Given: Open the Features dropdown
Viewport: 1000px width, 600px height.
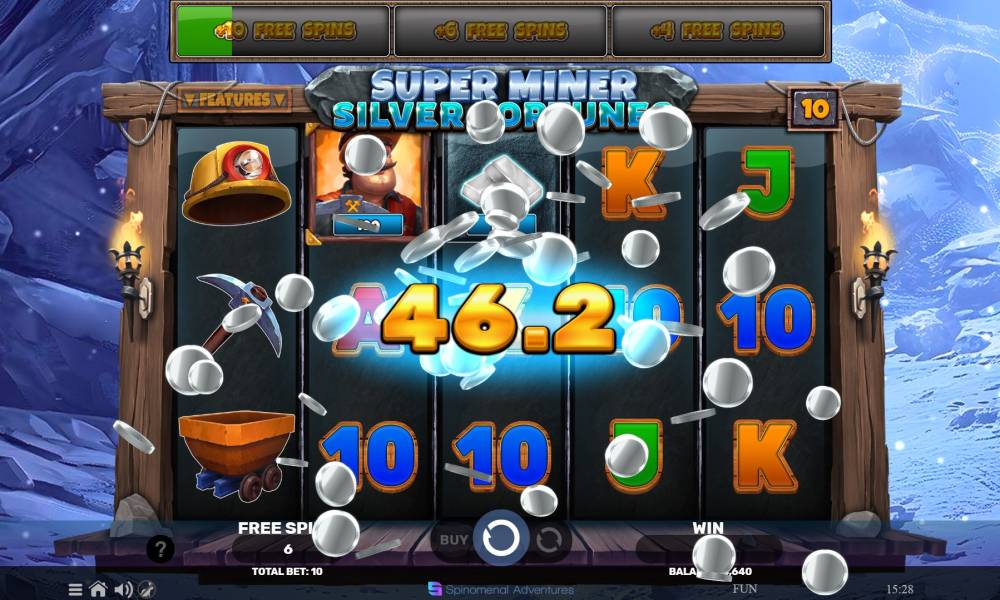Looking at the screenshot, I should pos(234,99).
